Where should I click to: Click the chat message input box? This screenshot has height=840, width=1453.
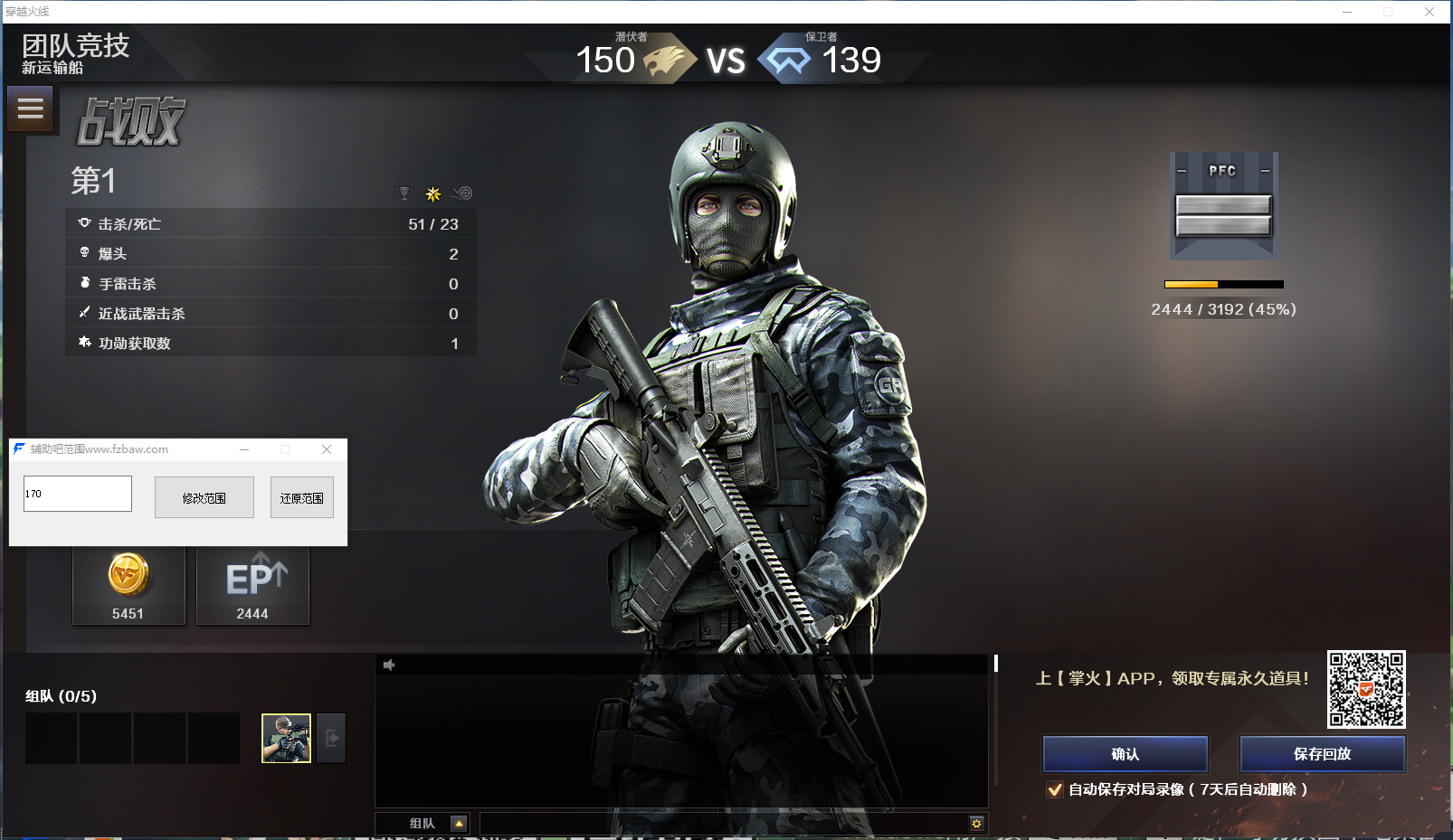[724, 824]
